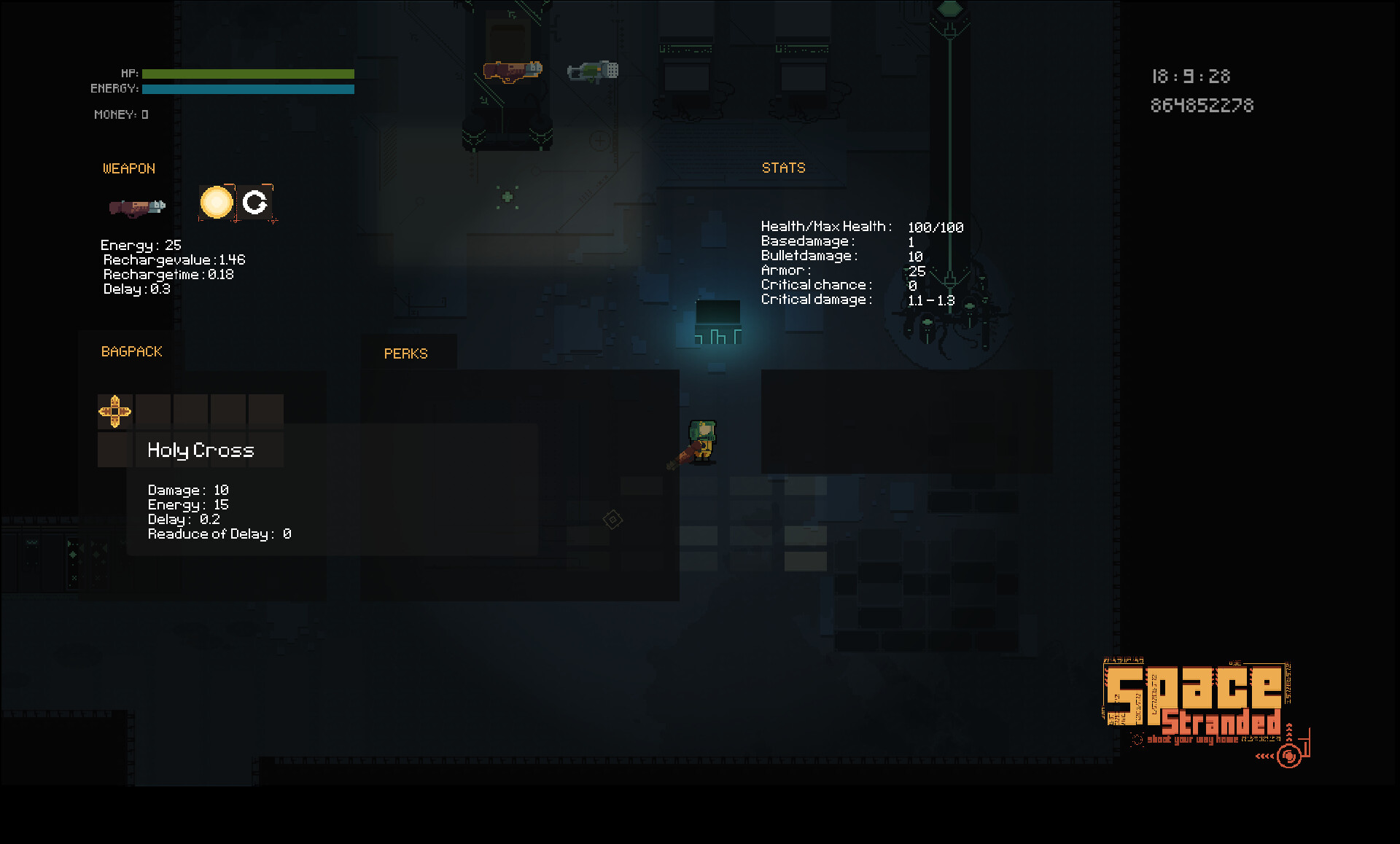This screenshot has width=1400, height=844.
Task: Expand the STATS panel header
Action: click(x=783, y=168)
